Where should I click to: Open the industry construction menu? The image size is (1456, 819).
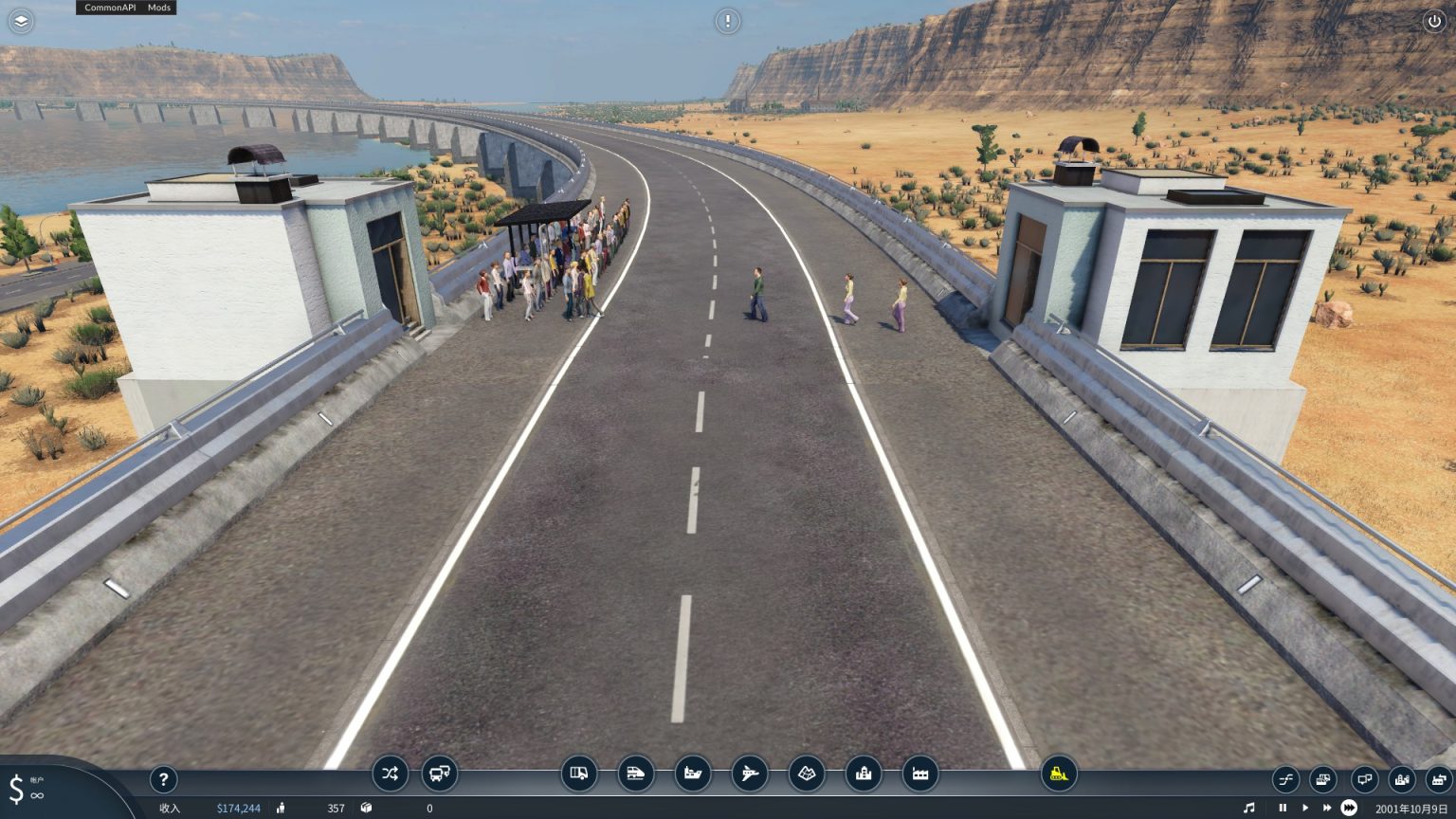tap(919, 774)
